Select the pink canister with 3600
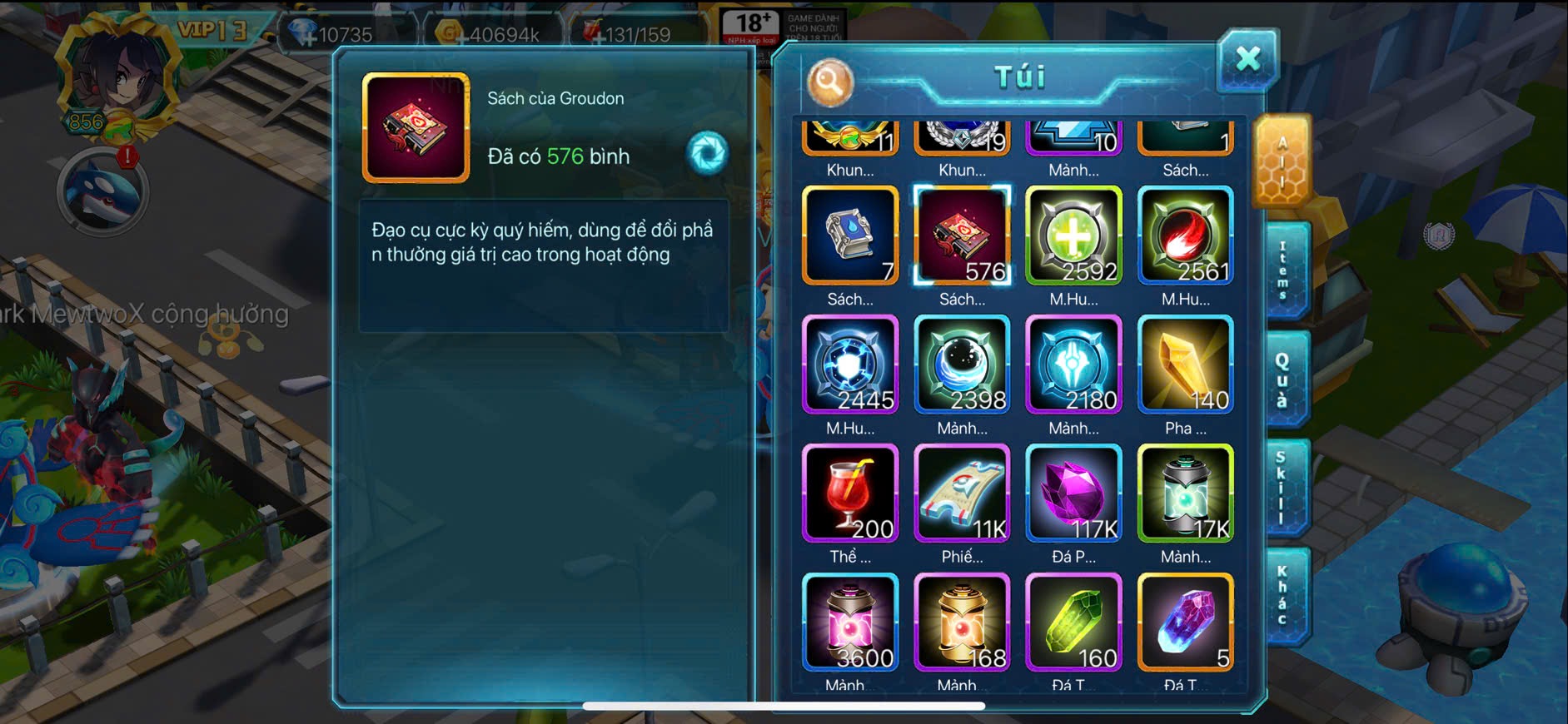Image resolution: width=1568 pixels, height=724 pixels. [x=850, y=622]
